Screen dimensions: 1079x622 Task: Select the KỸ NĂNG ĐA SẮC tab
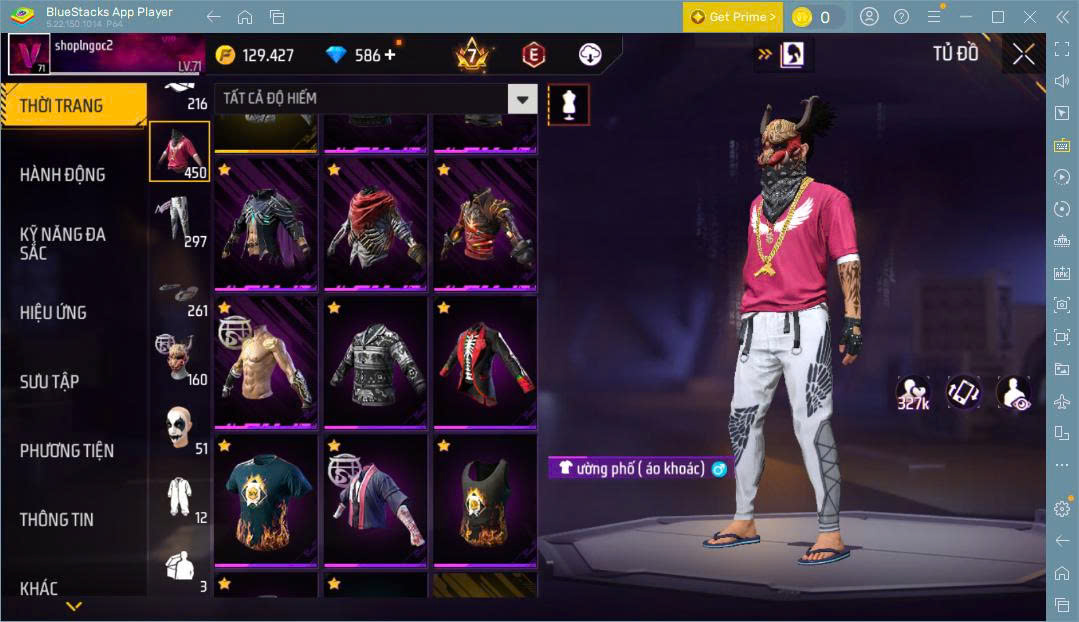coord(62,243)
